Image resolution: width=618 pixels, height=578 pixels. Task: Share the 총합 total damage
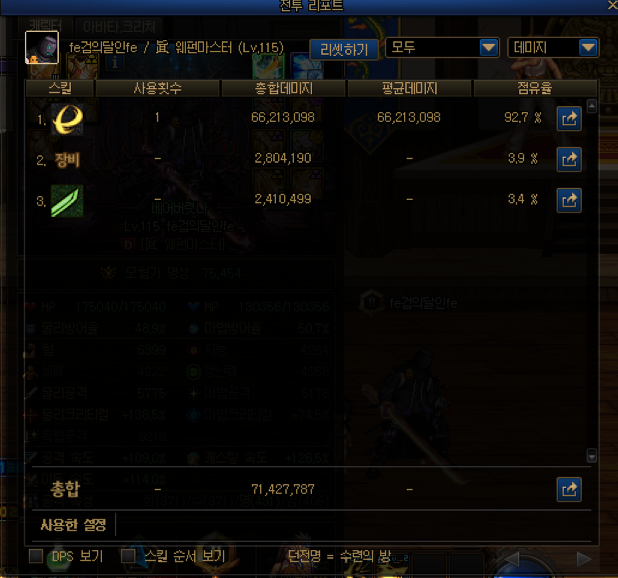click(x=569, y=489)
